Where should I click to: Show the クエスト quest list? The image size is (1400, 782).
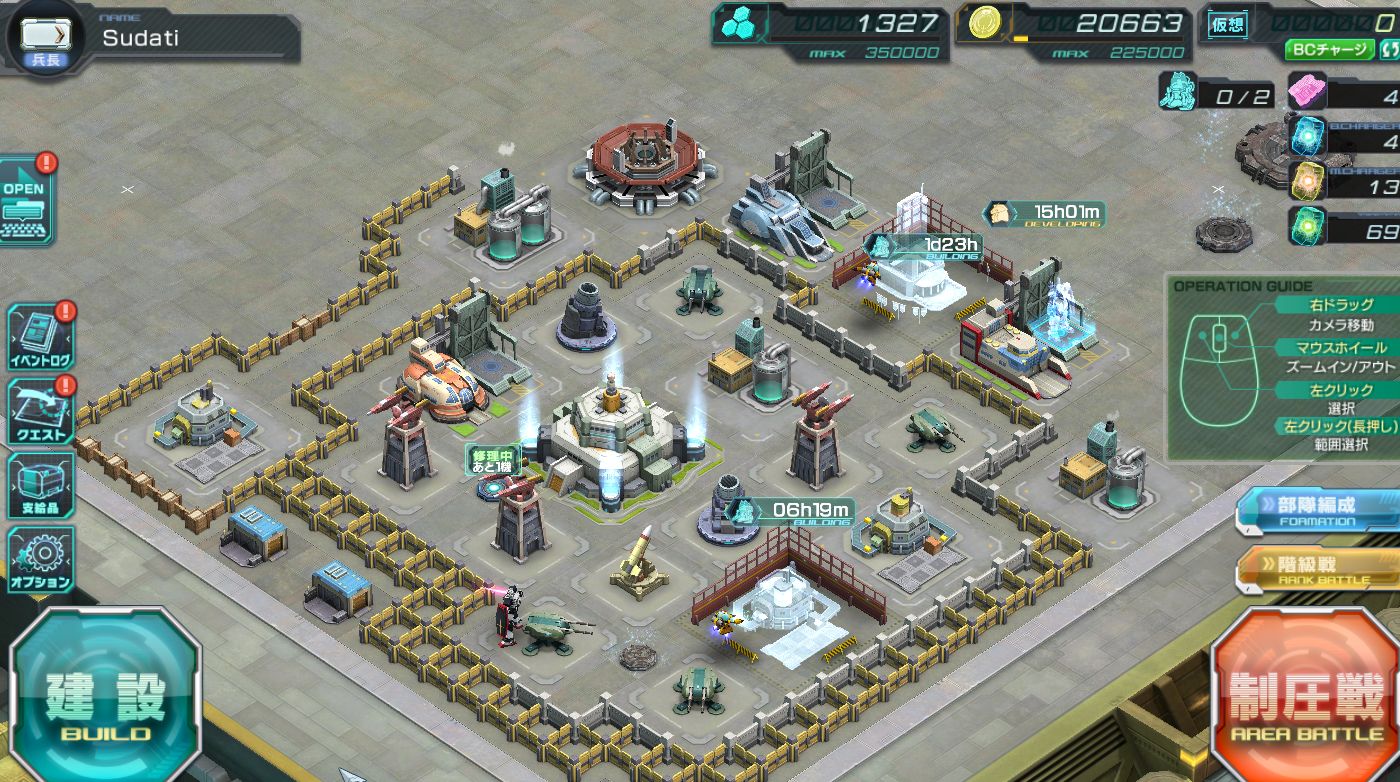40,412
